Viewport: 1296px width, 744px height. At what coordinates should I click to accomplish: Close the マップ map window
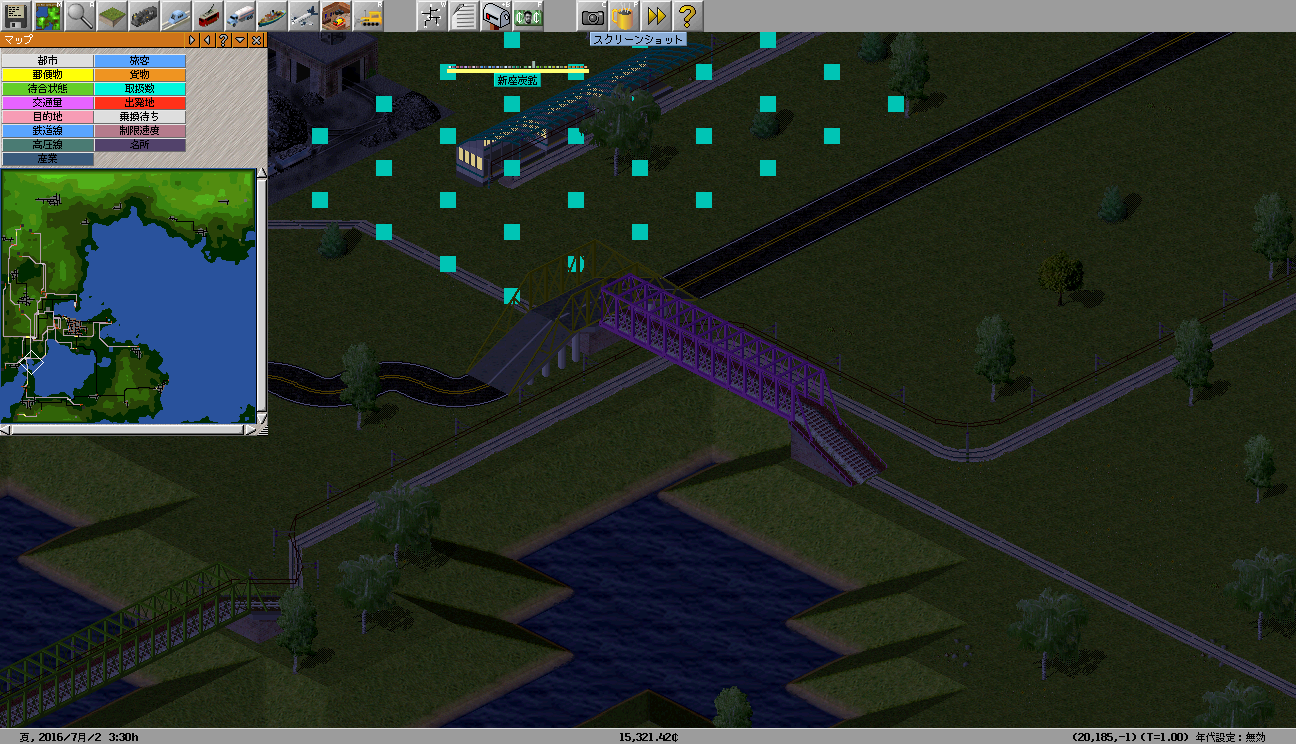coord(257,40)
